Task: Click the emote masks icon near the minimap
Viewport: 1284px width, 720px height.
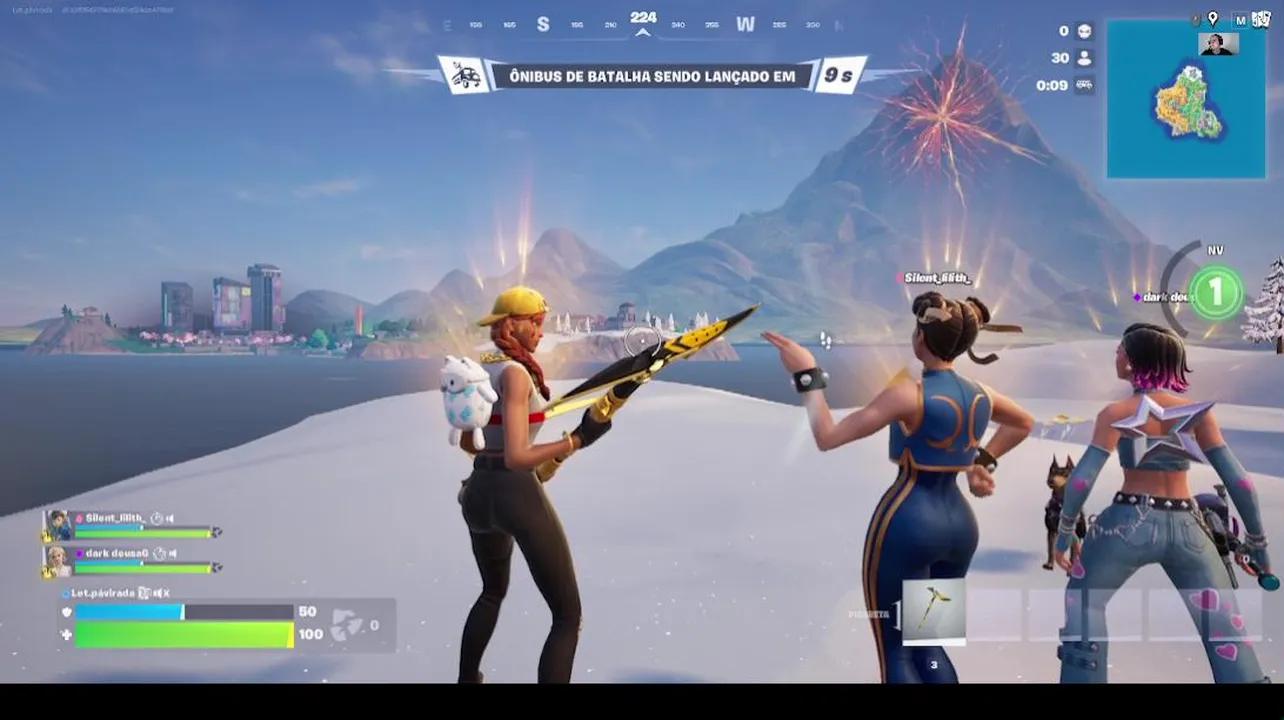Action: (1262, 20)
